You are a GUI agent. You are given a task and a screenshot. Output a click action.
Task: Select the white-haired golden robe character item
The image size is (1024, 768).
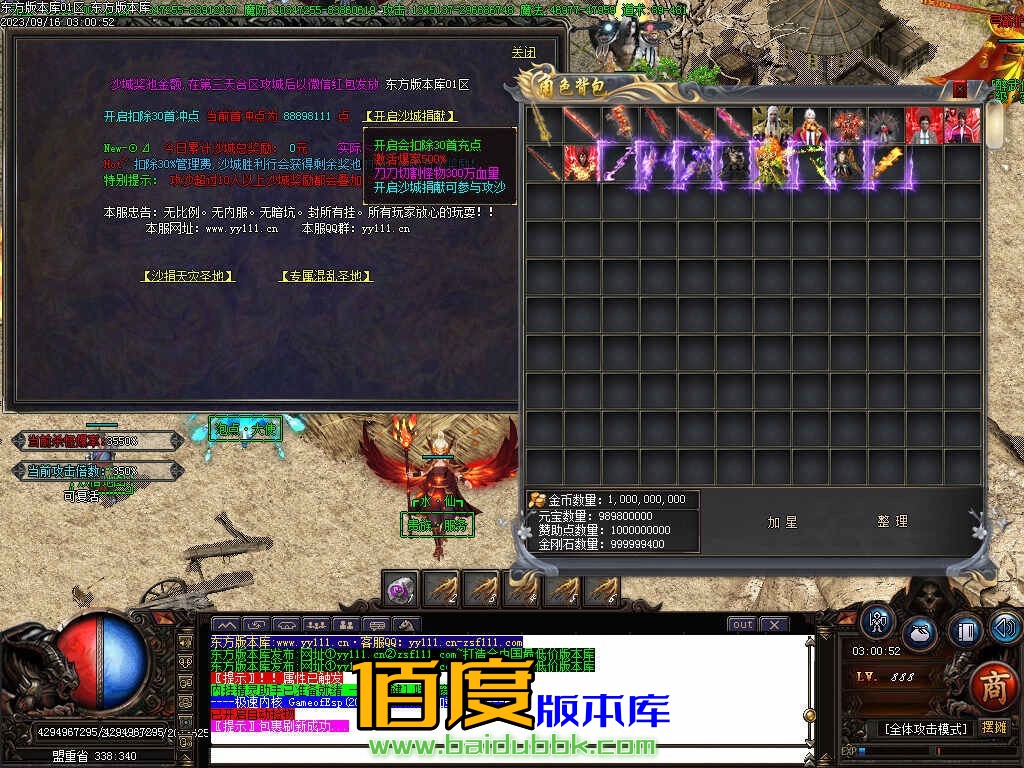(x=771, y=125)
